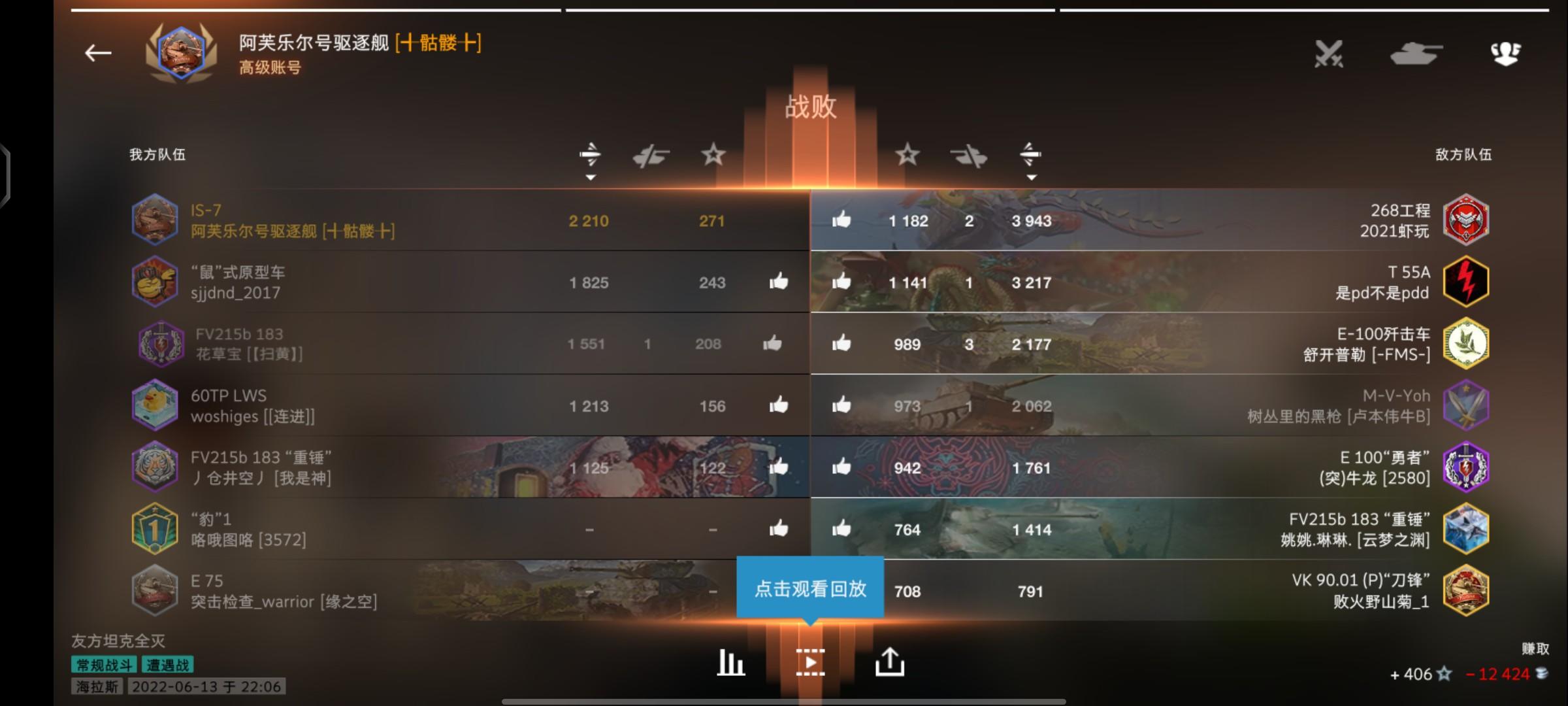Select the tank silhouette icon at top right
Image resolution: width=1568 pixels, height=706 pixels.
click(1418, 54)
